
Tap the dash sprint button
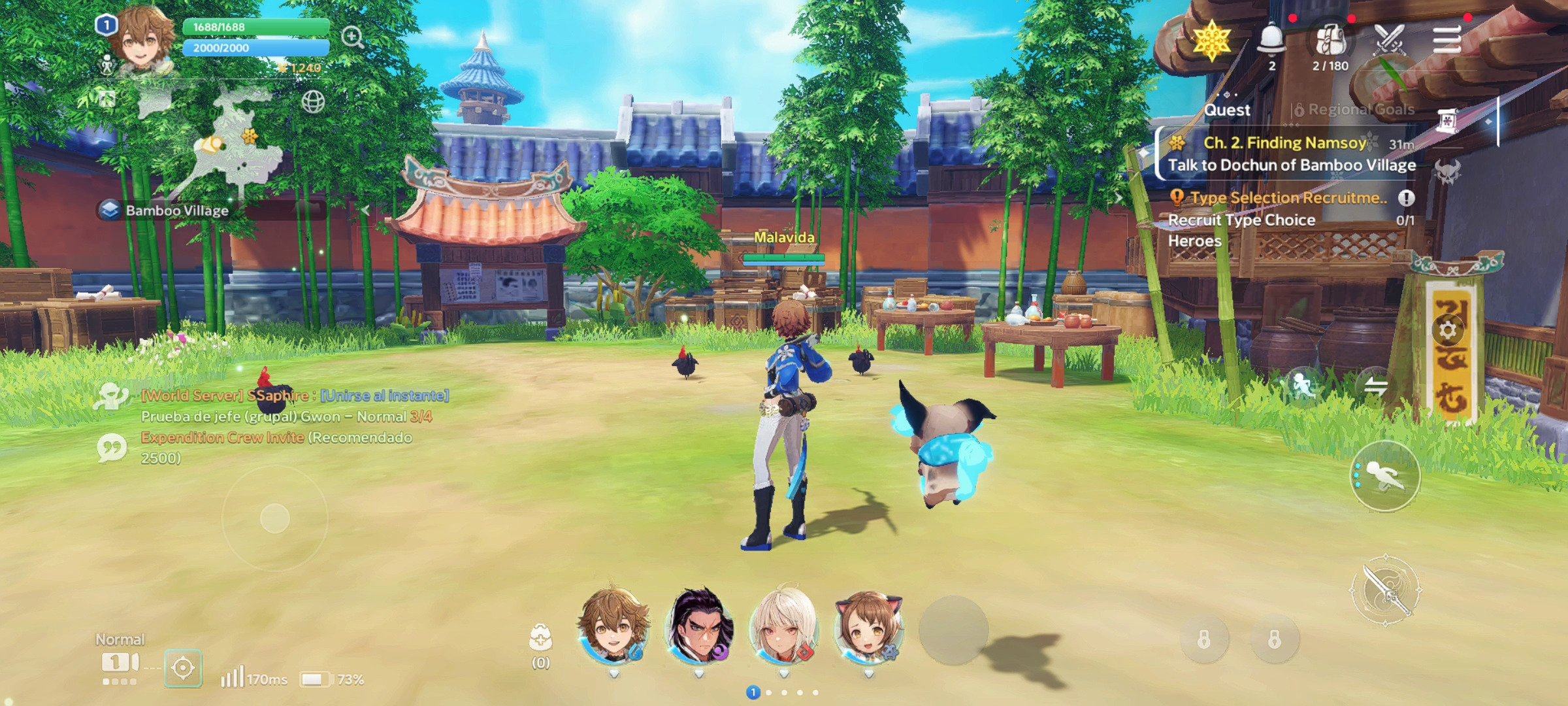pyautogui.click(x=1385, y=475)
